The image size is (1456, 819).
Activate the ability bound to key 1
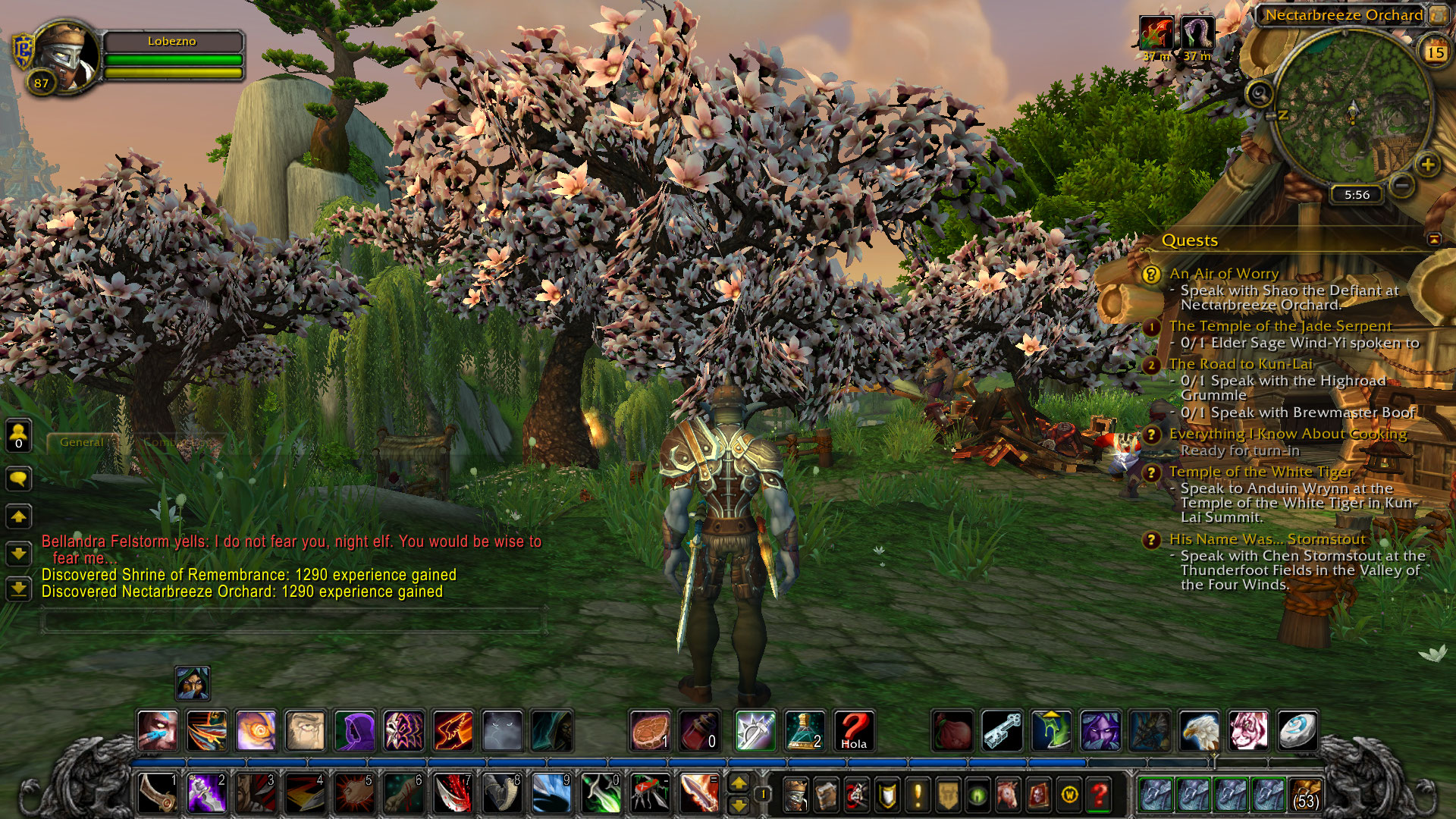click(x=157, y=793)
